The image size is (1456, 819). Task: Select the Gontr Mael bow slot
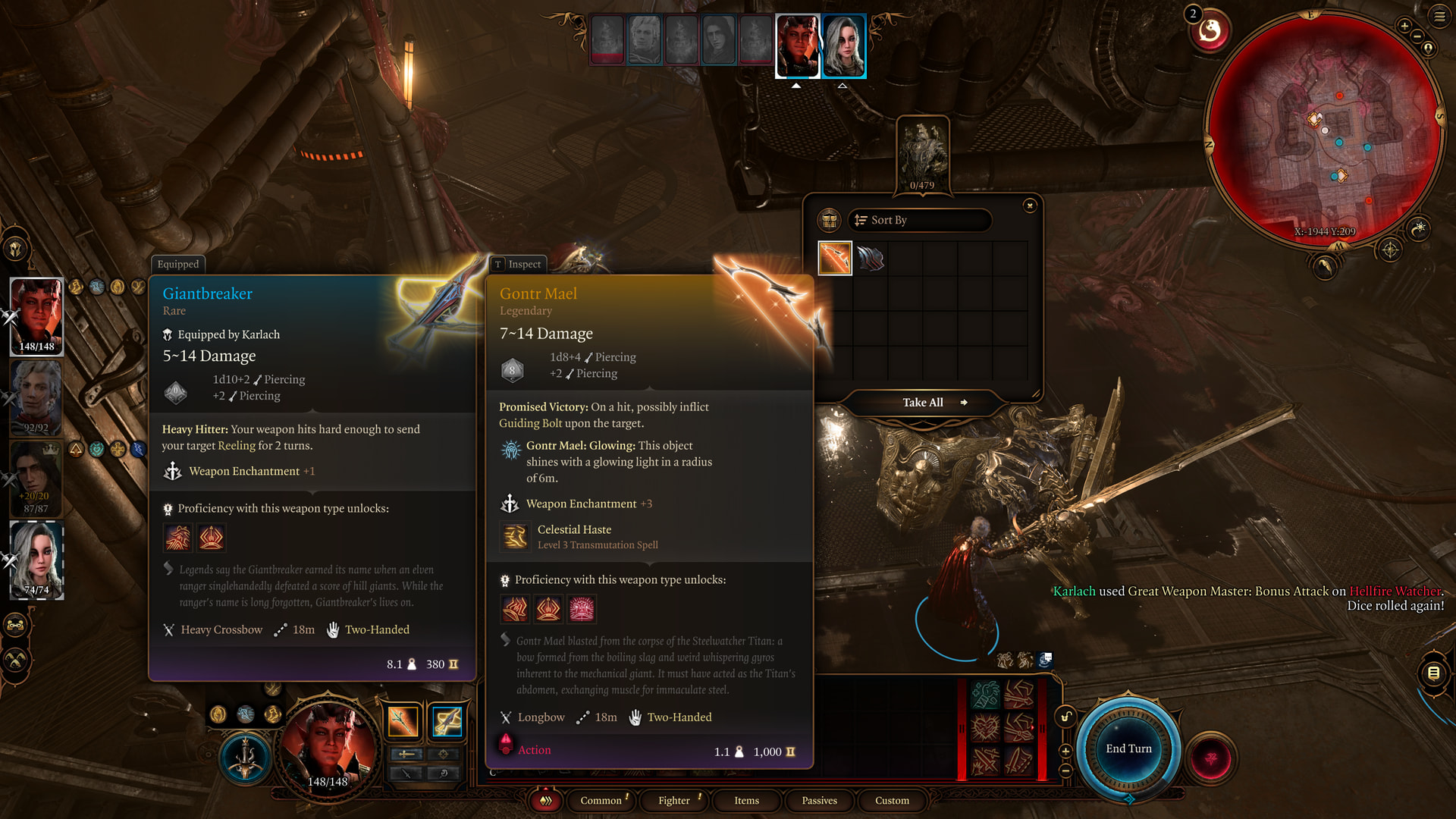click(x=835, y=259)
